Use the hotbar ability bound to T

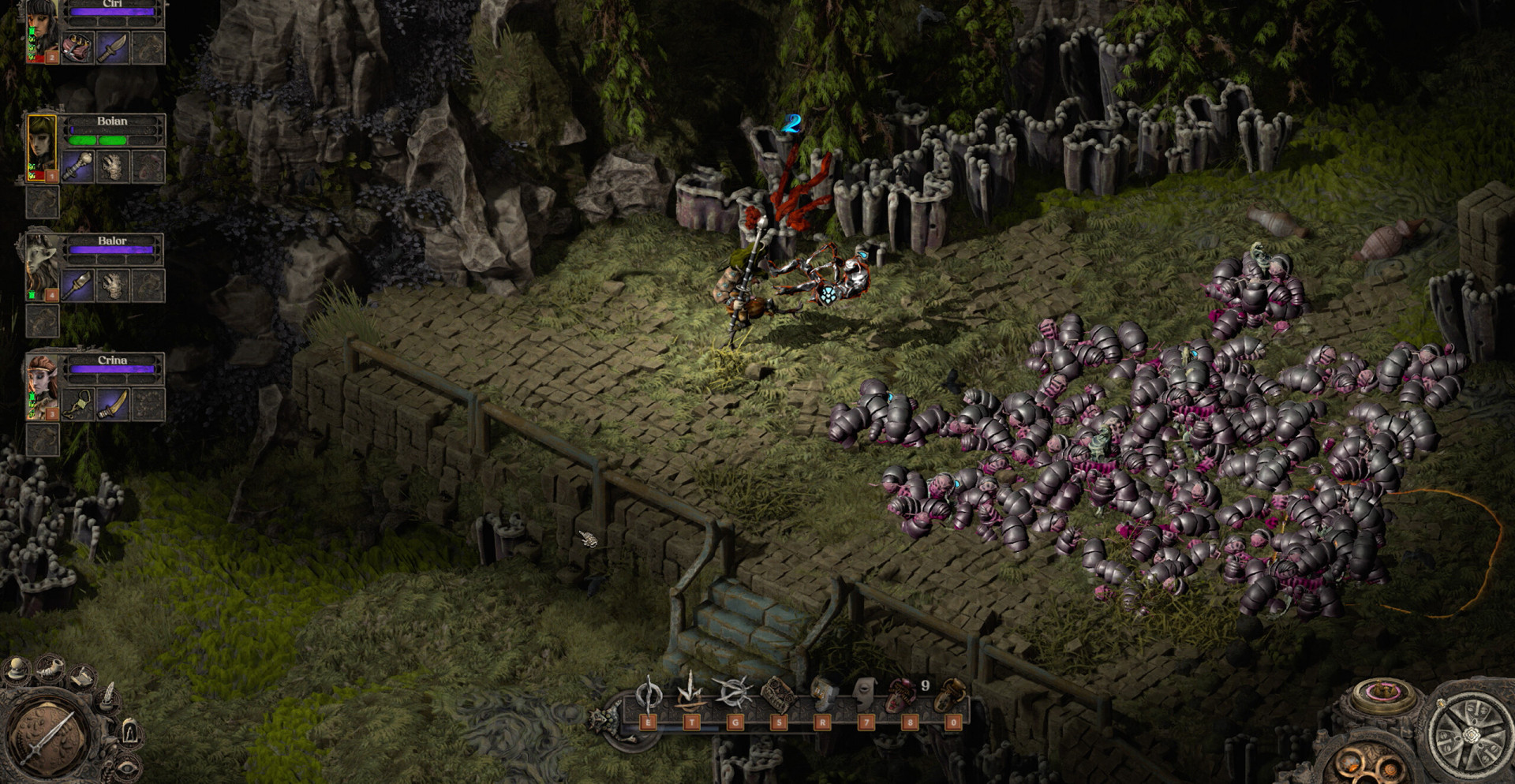[691, 695]
